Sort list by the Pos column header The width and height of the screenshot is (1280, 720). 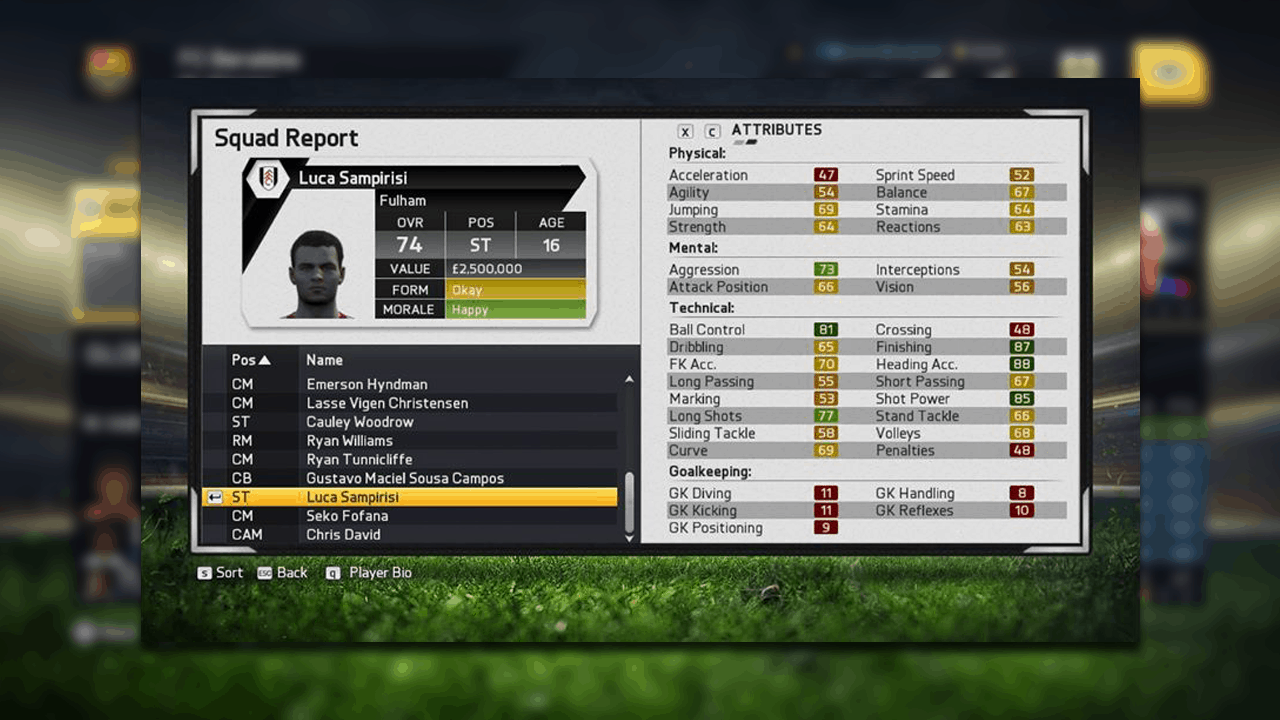click(251, 360)
